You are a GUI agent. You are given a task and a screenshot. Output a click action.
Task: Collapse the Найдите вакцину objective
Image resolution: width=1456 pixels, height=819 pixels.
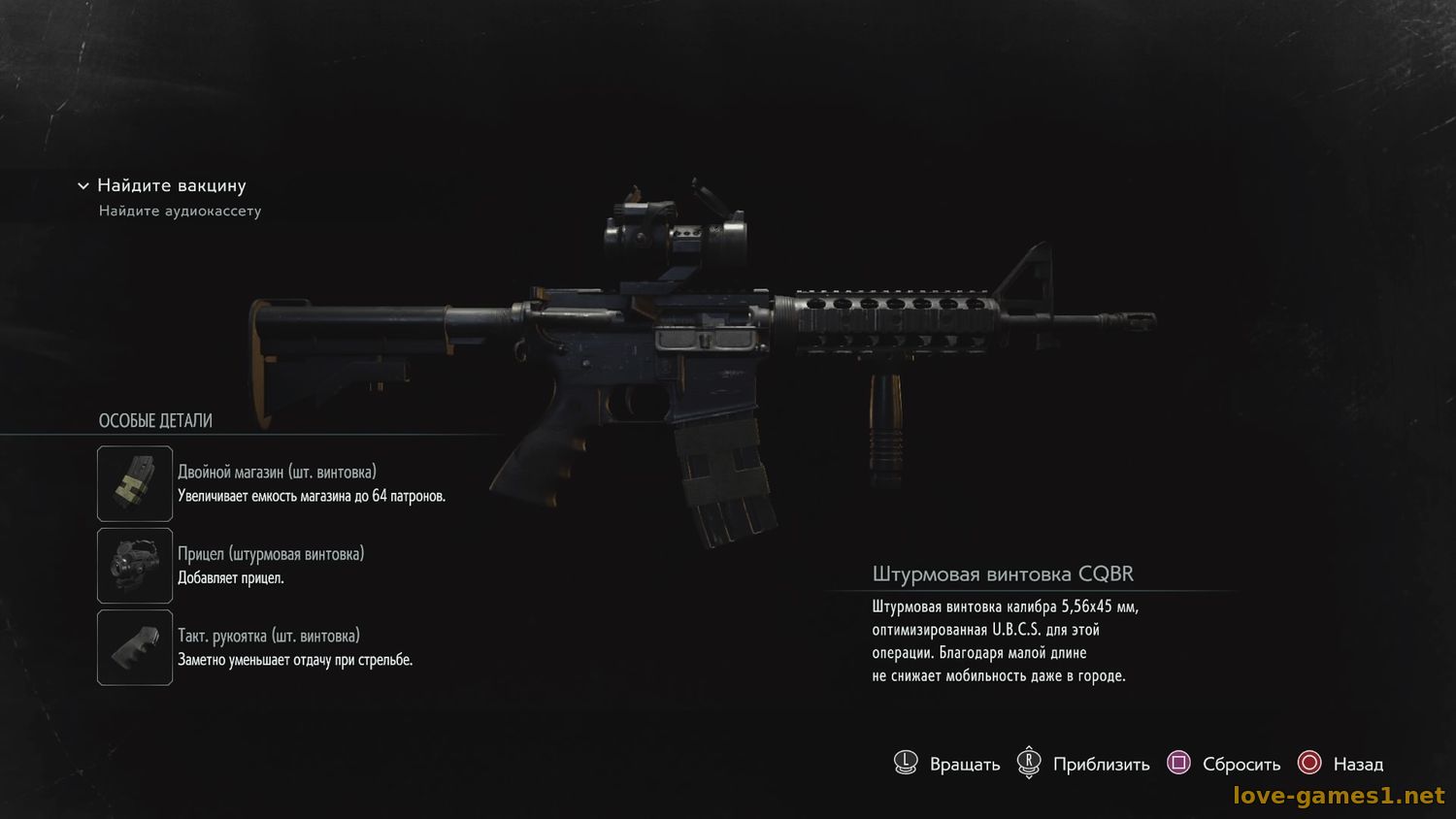(x=83, y=185)
